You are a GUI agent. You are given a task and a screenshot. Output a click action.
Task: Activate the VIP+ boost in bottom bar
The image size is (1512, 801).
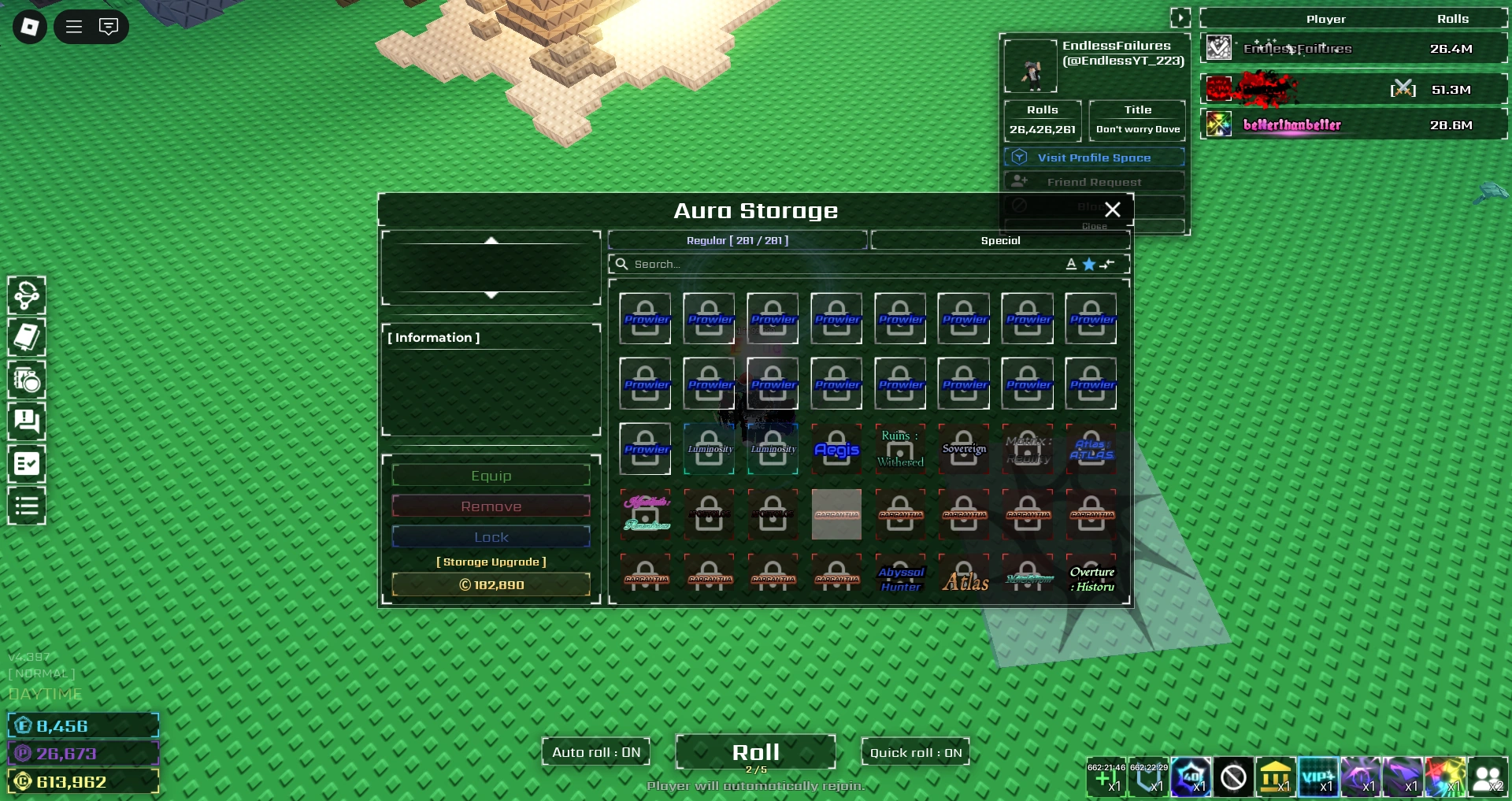pyautogui.click(x=1319, y=778)
